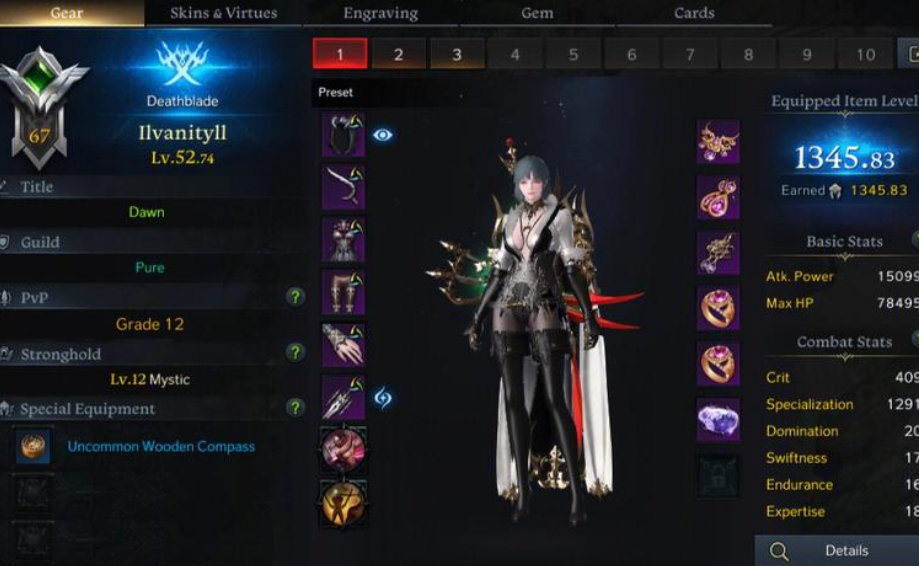The width and height of the screenshot is (919, 566).
Task: Inspect the necklace accessory slot
Action: (x=718, y=141)
